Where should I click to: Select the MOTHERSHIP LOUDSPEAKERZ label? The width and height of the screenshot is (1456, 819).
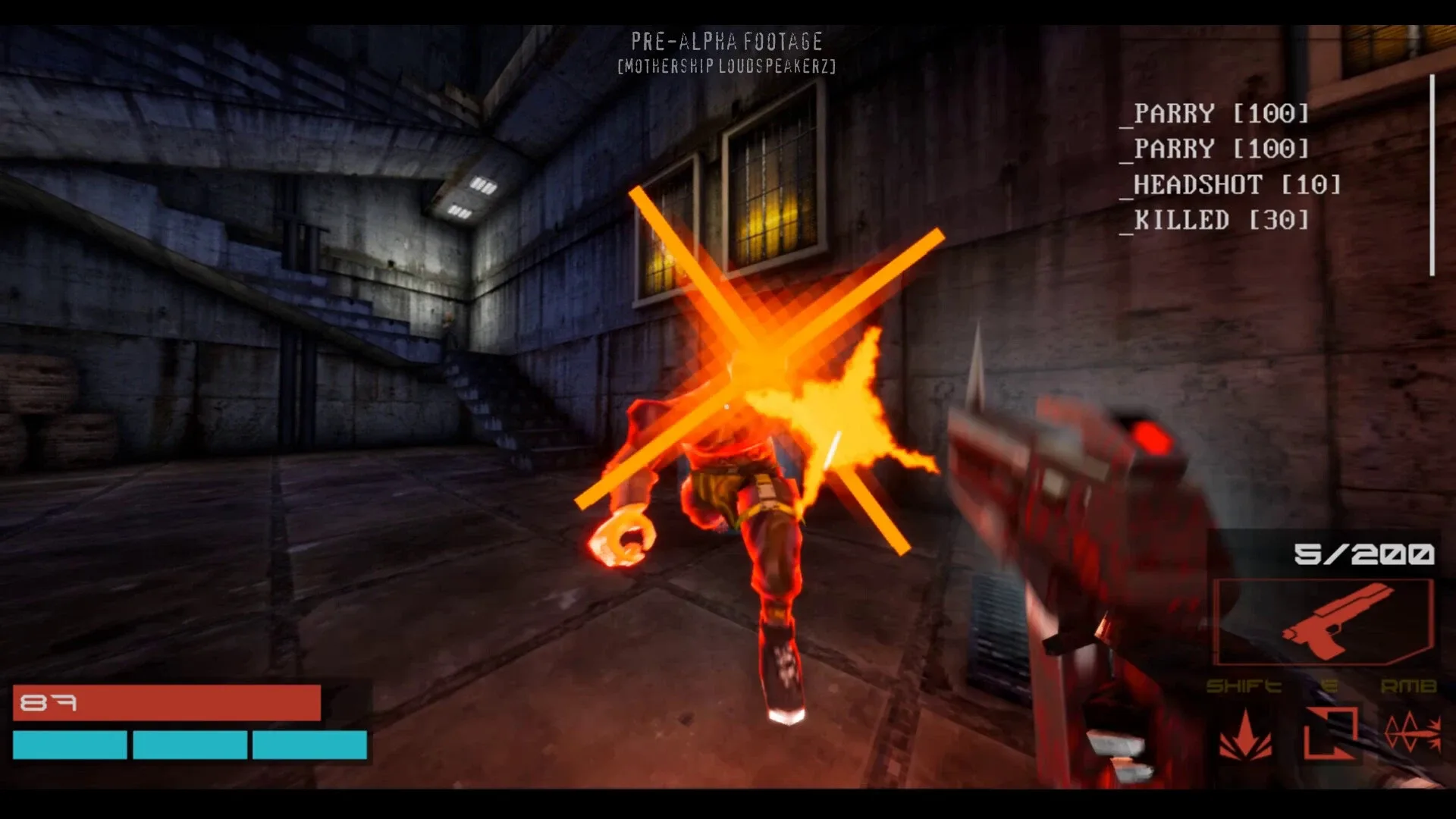pyautogui.click(x=726, y=66)
